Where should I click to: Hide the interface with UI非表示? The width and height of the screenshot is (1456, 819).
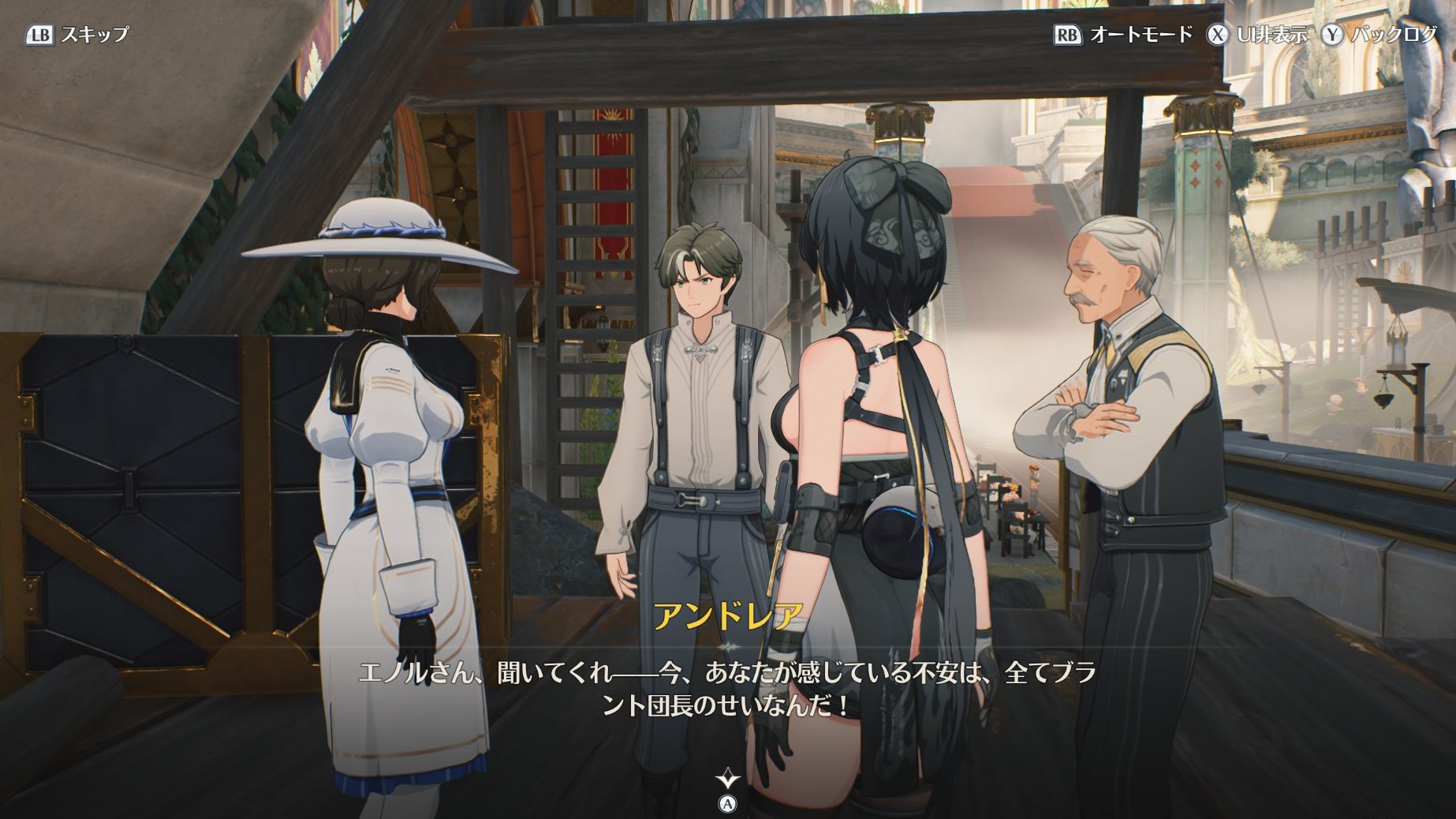click(1258, 35)
